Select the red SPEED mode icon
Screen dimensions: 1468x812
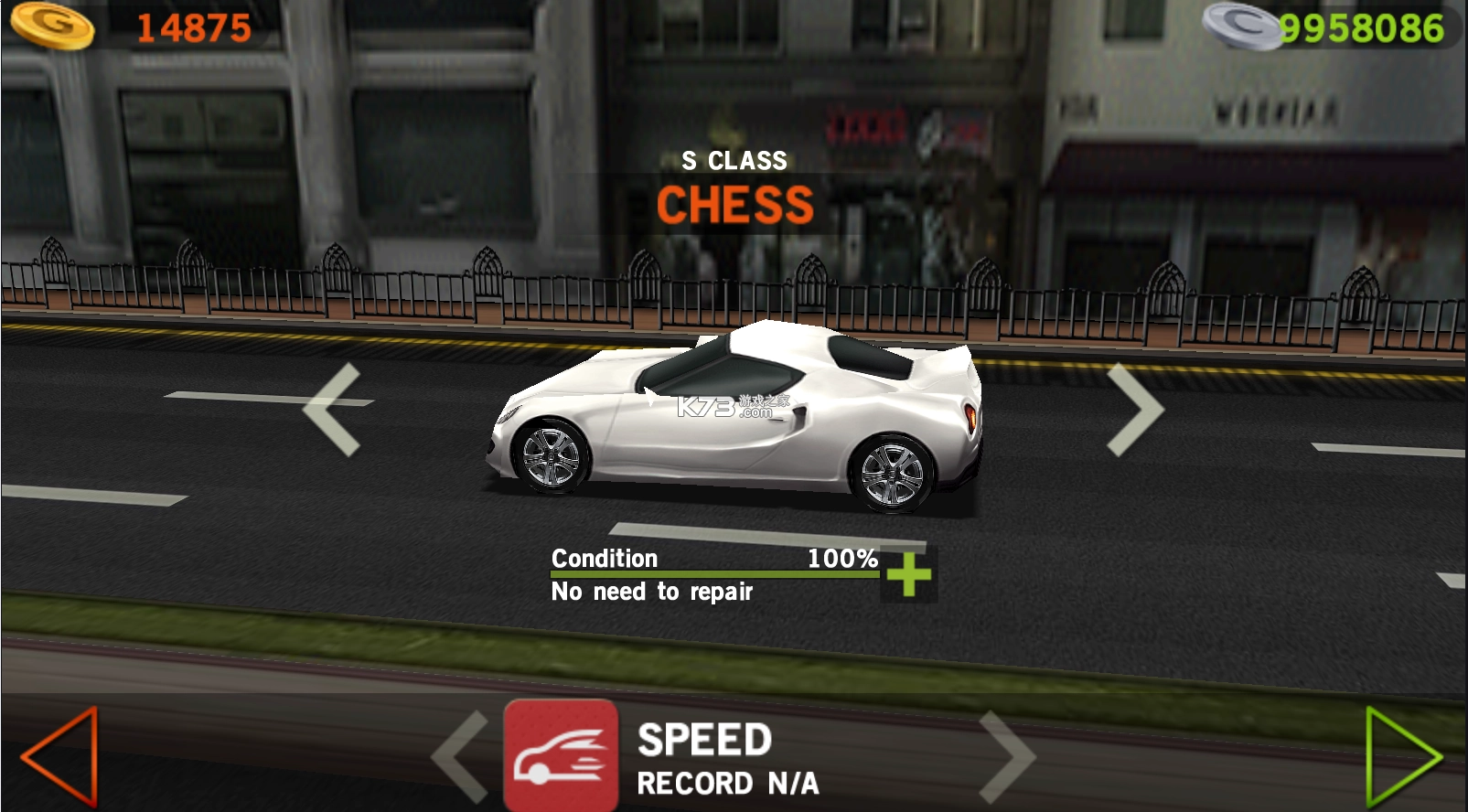pyautogui.click(x=561, y=755)
